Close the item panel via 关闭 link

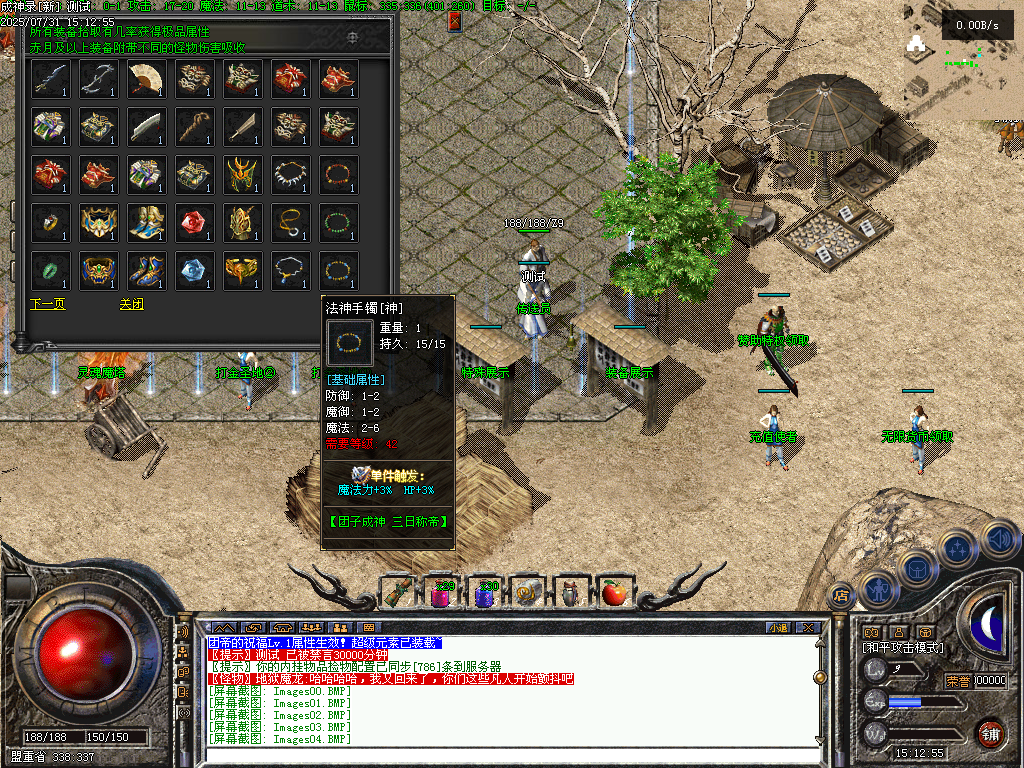pos(131,304)
